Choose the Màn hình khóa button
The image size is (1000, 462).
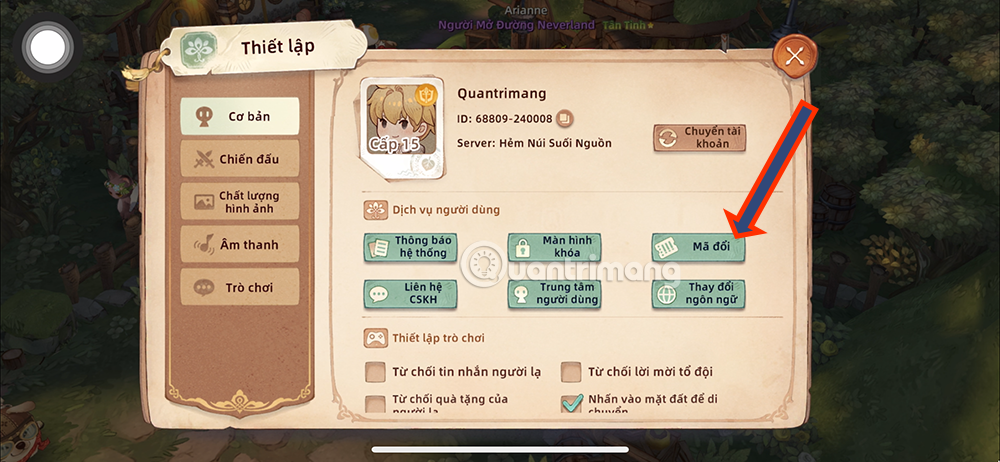555,247
